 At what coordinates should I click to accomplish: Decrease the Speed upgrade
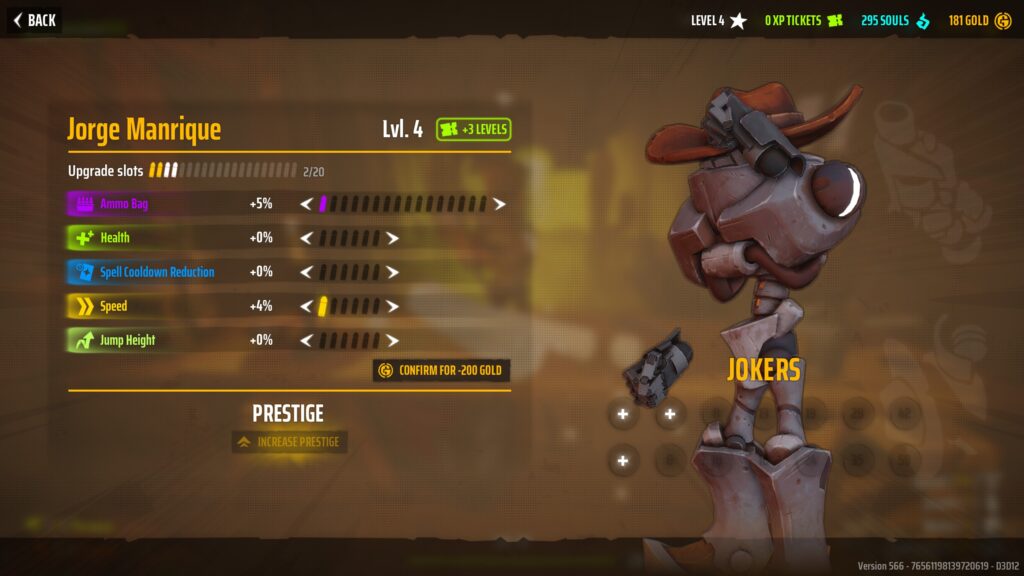307,306
